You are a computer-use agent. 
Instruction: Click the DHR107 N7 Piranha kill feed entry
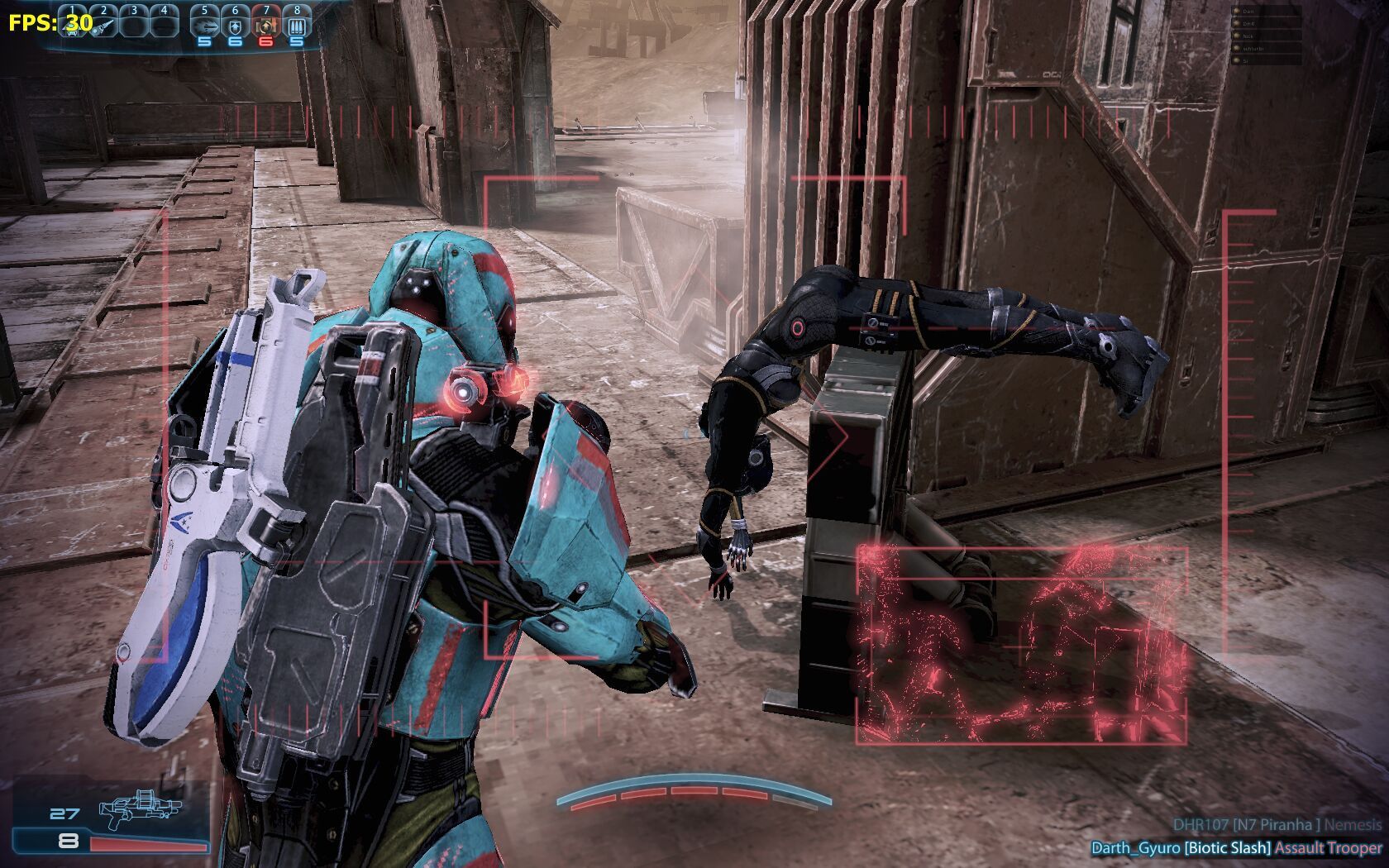[x=1277, y=824]
